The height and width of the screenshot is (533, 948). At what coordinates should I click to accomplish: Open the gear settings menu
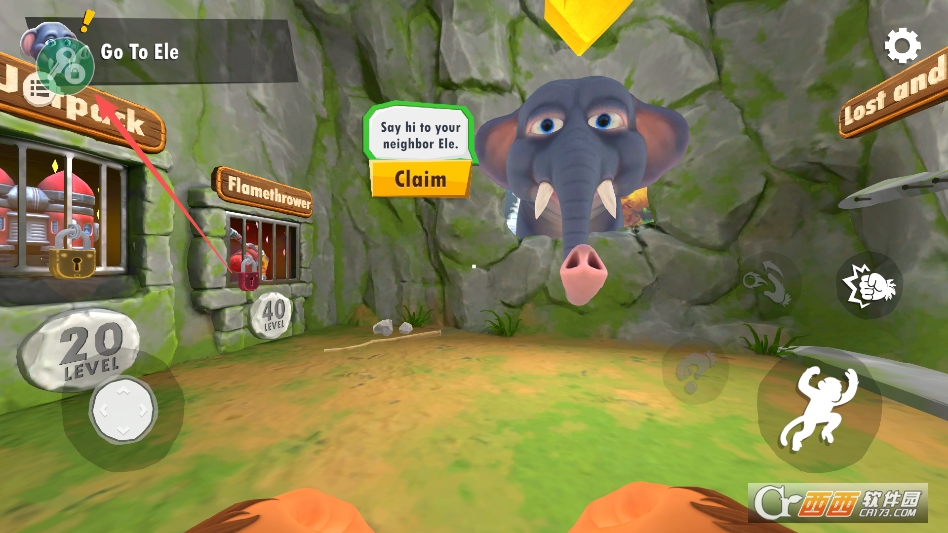click(902, 45)
